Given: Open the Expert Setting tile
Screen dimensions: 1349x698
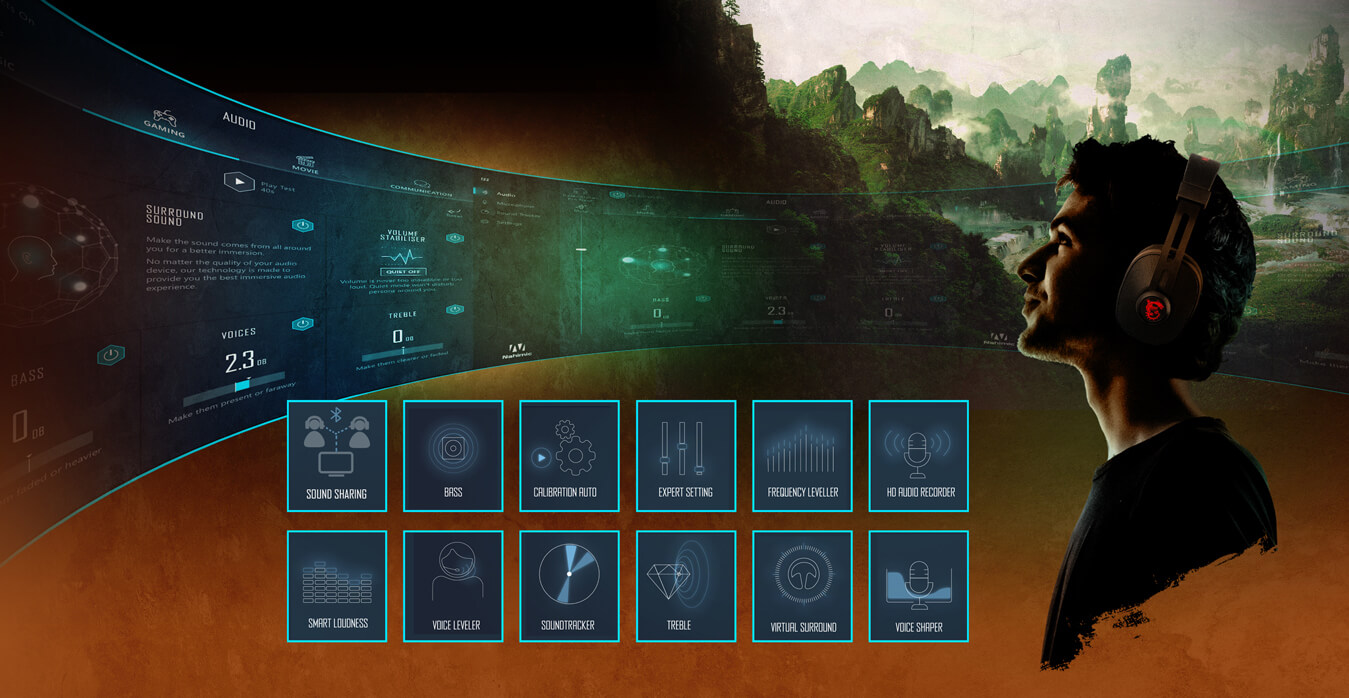Looking at the screenshot, I should (x=685, y=455).
